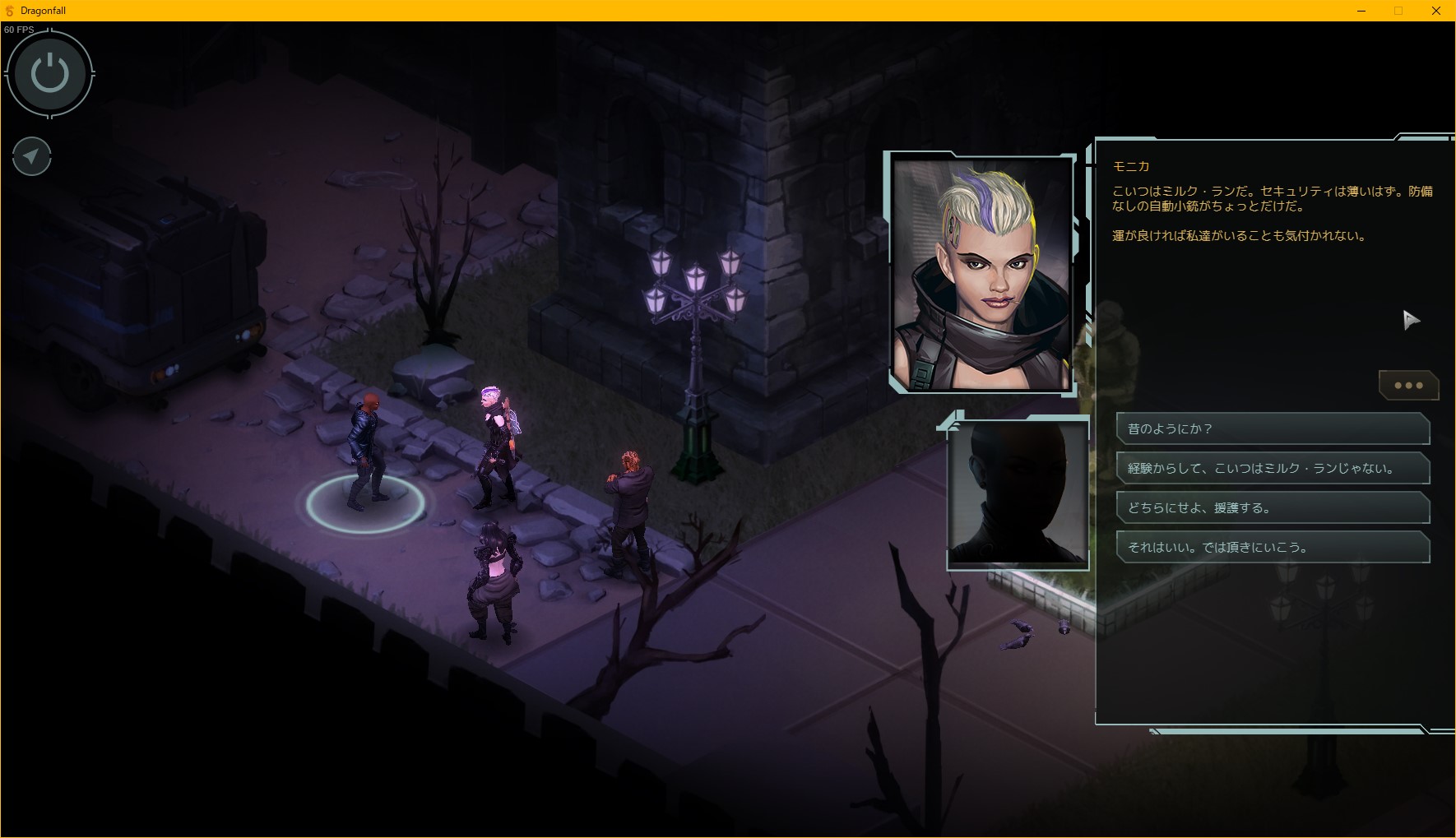
Task: Click the 60 FPS counter display
Action: pyautogui.click(x=20, y=28)
